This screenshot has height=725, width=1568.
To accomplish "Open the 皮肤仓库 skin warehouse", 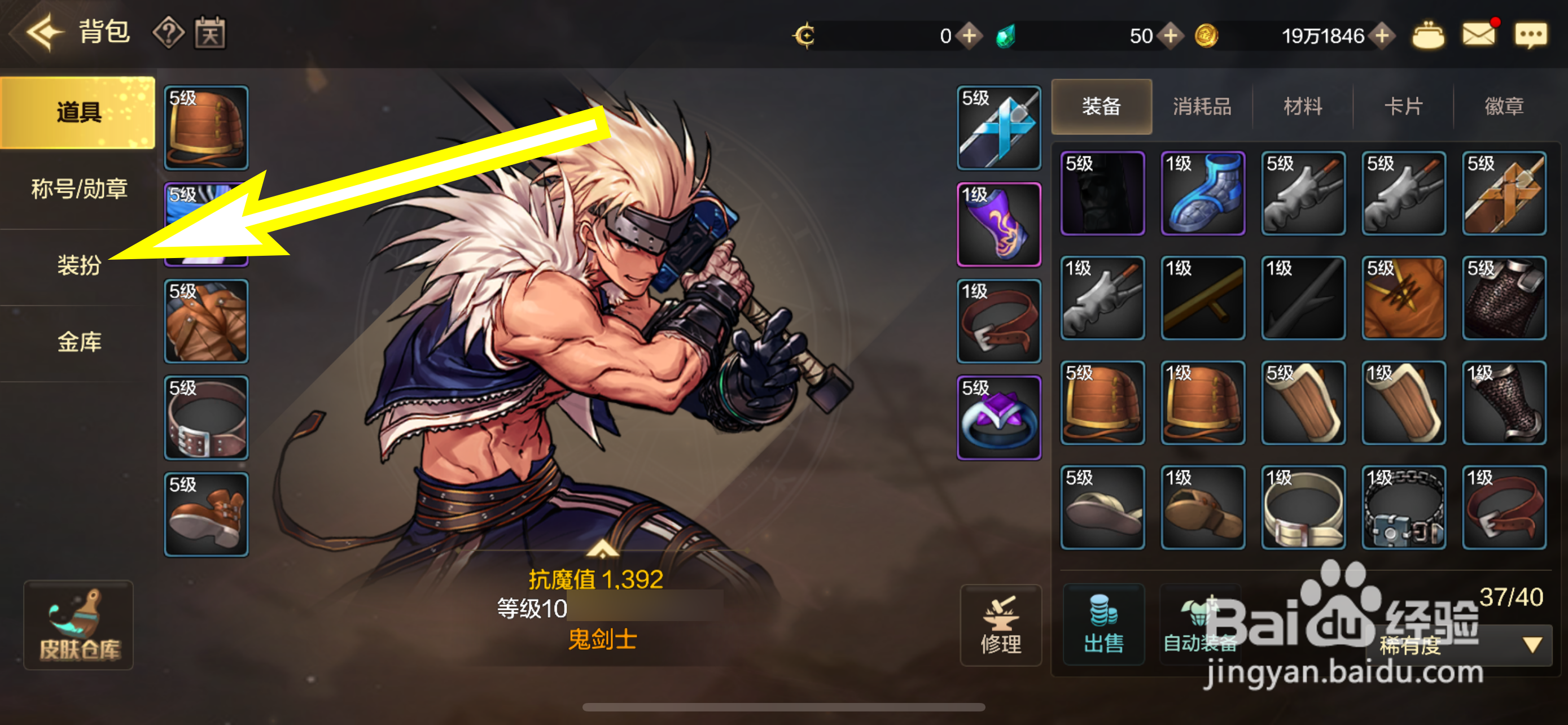I will coord(78,626).
